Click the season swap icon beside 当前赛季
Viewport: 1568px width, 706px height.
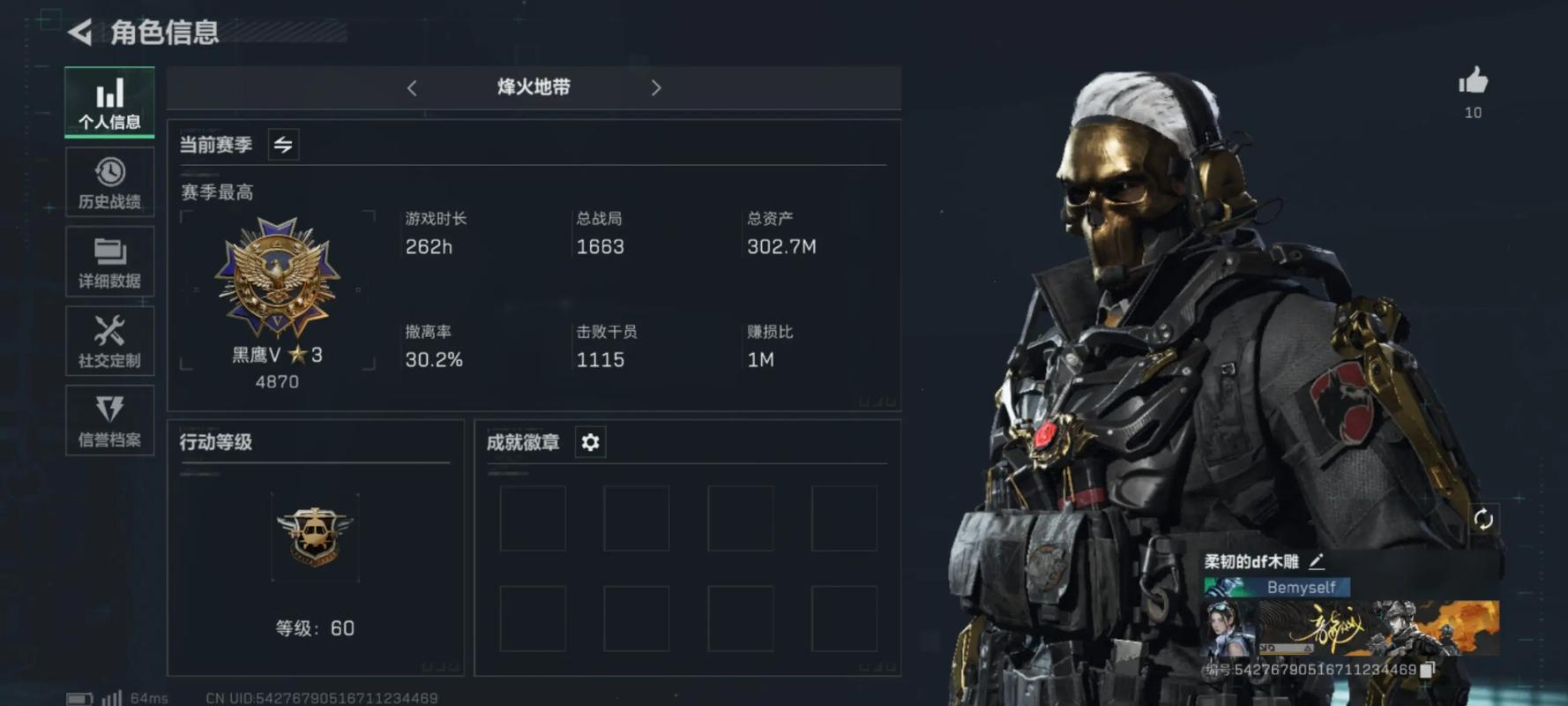pos(281,144)
